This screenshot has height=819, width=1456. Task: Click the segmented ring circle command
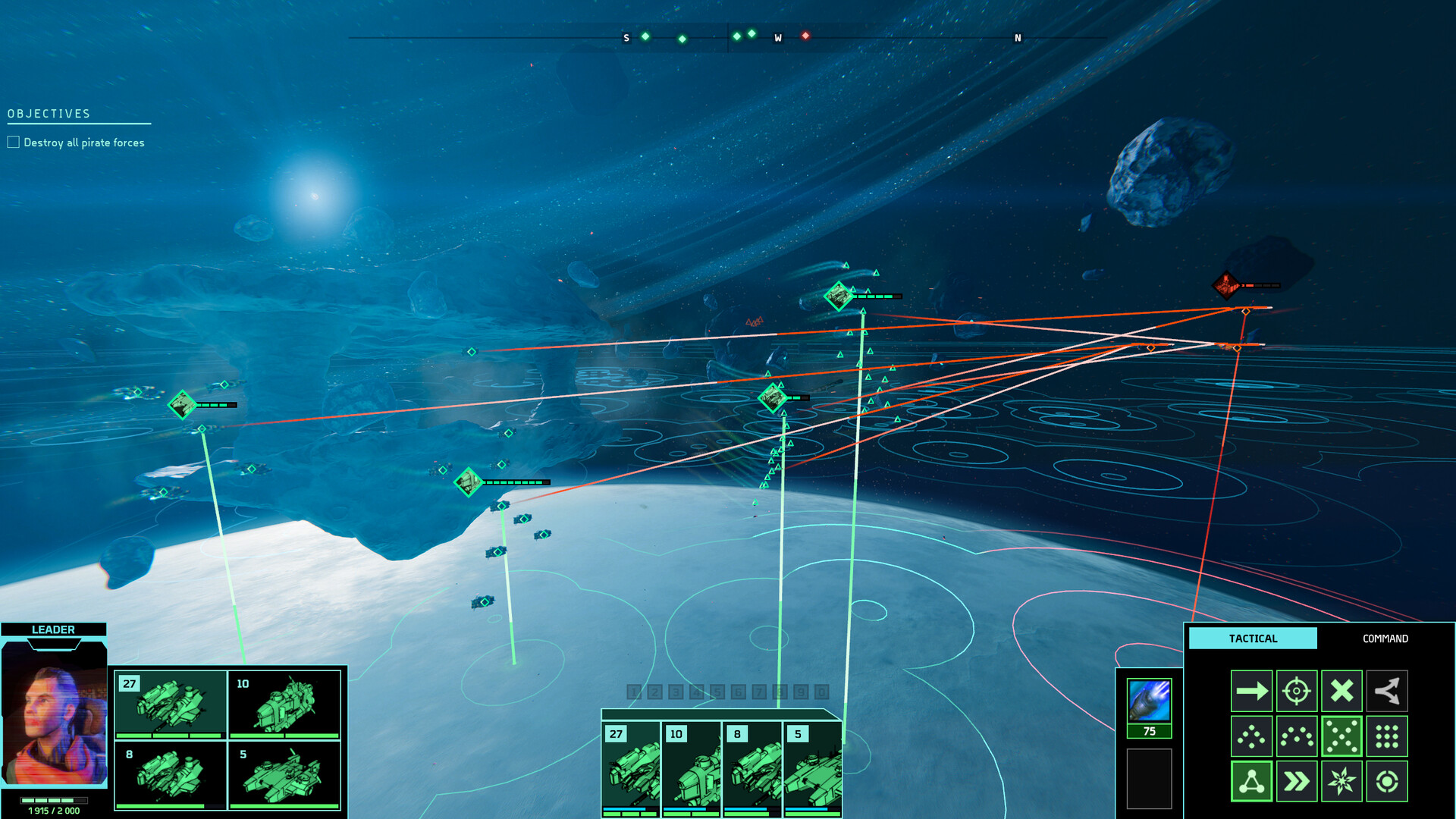pyautogui.click(x=1387, y=781)
